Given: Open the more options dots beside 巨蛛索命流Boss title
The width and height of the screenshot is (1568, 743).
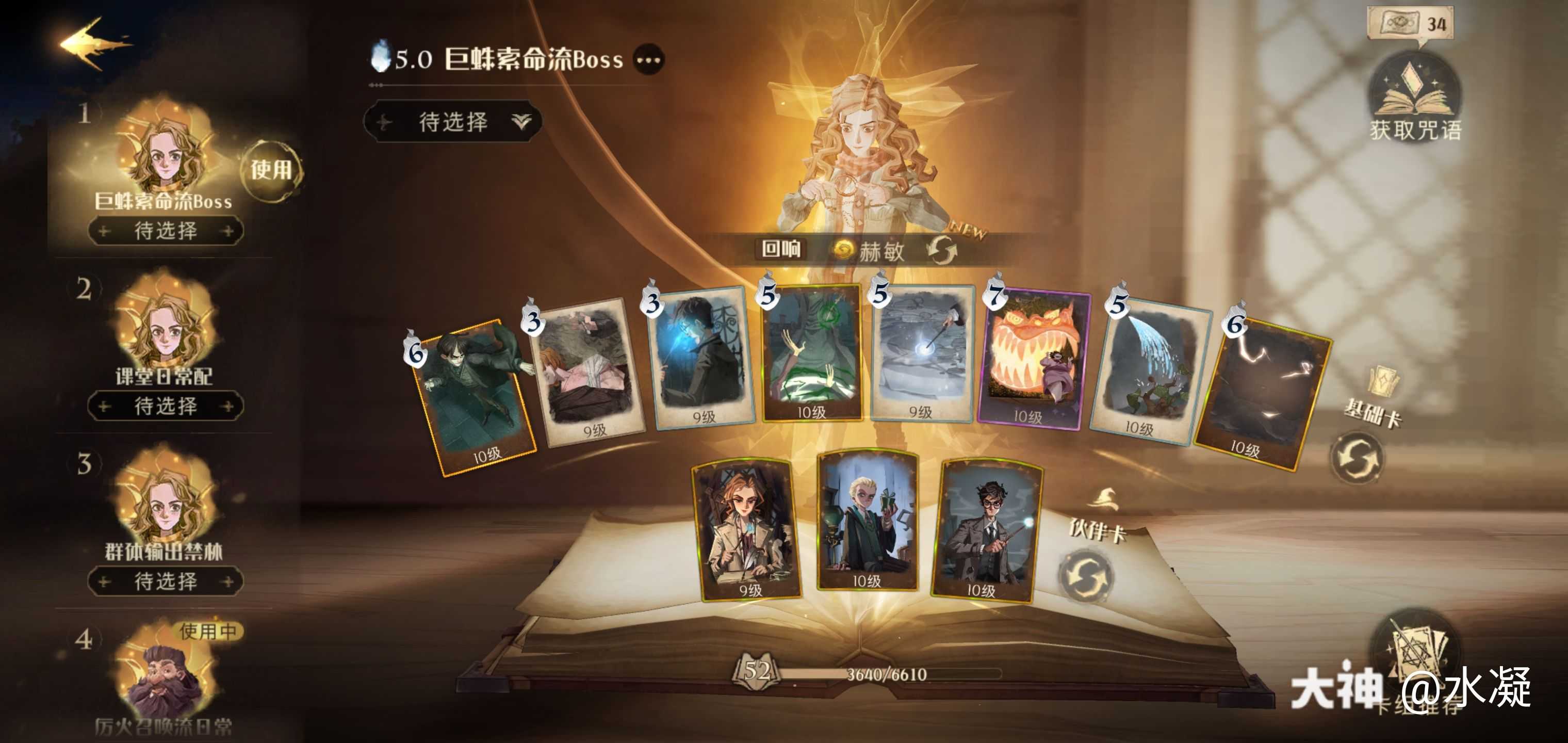Looking at the screenshot, I should click(649, 60).
